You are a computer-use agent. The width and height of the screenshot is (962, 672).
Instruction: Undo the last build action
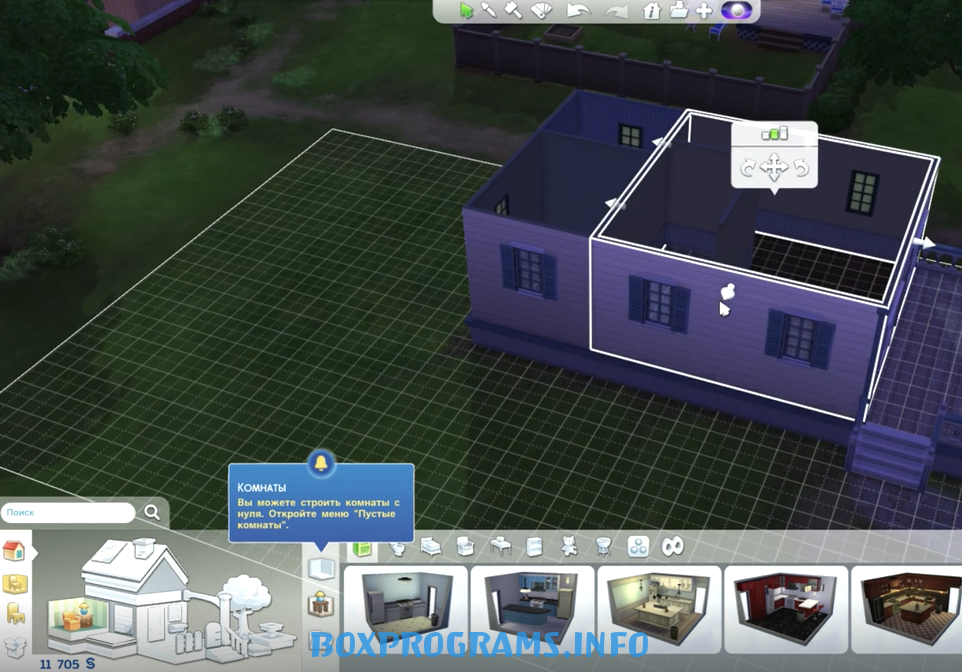(577, 11)
